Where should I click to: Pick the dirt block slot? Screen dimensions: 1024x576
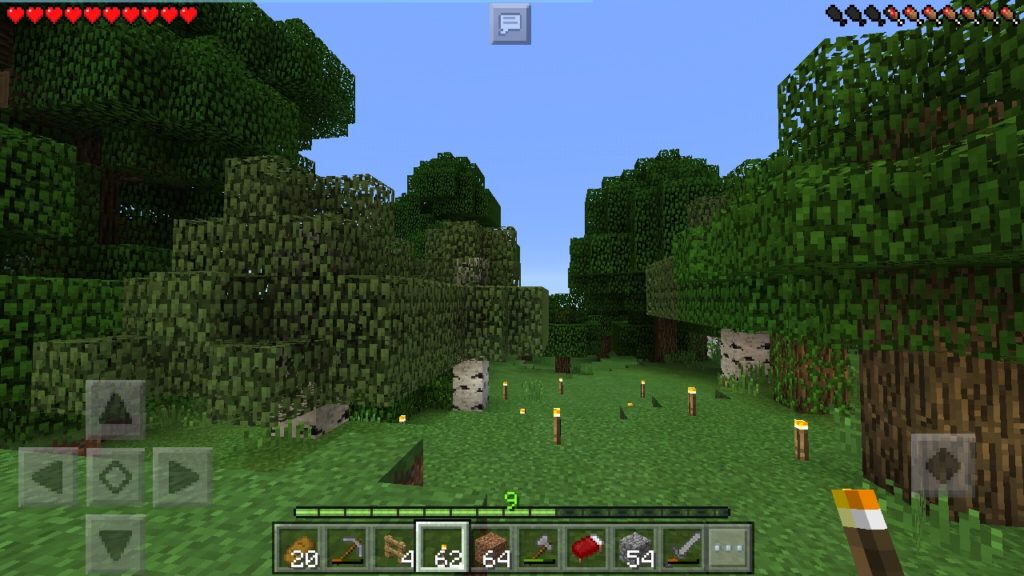[x=490, y=547]
